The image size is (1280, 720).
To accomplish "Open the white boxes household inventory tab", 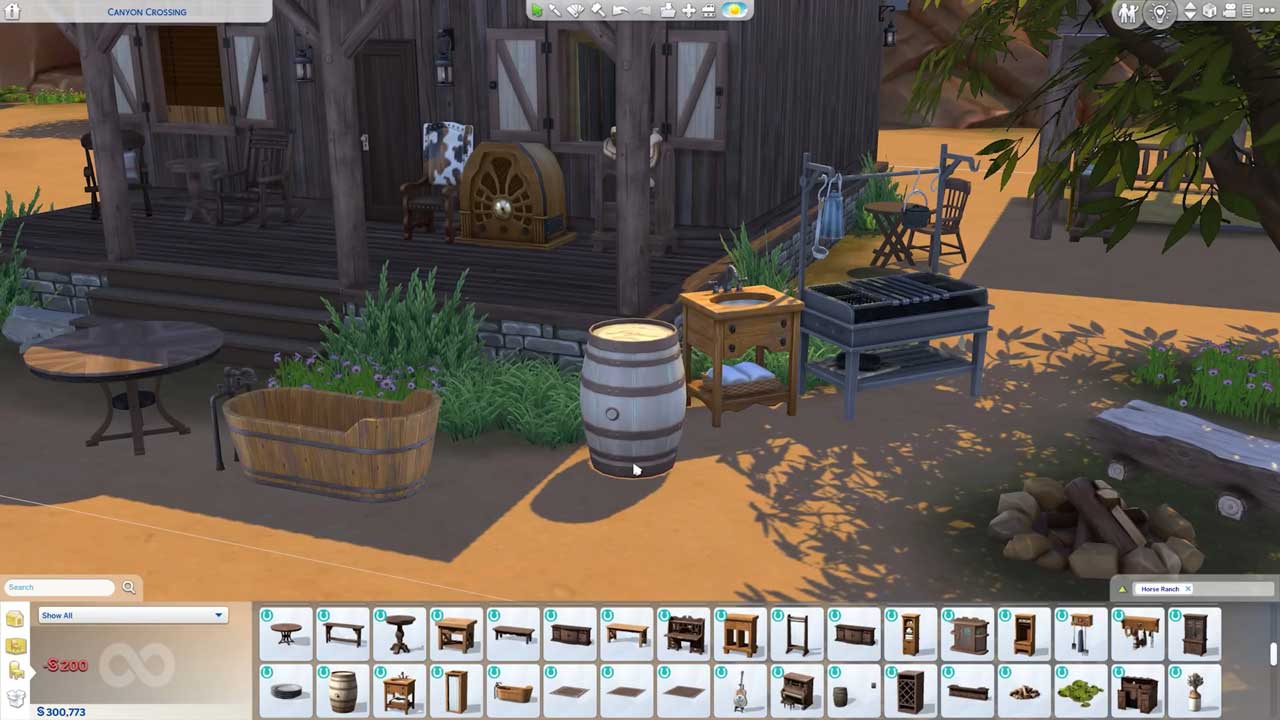I will 16,698.
